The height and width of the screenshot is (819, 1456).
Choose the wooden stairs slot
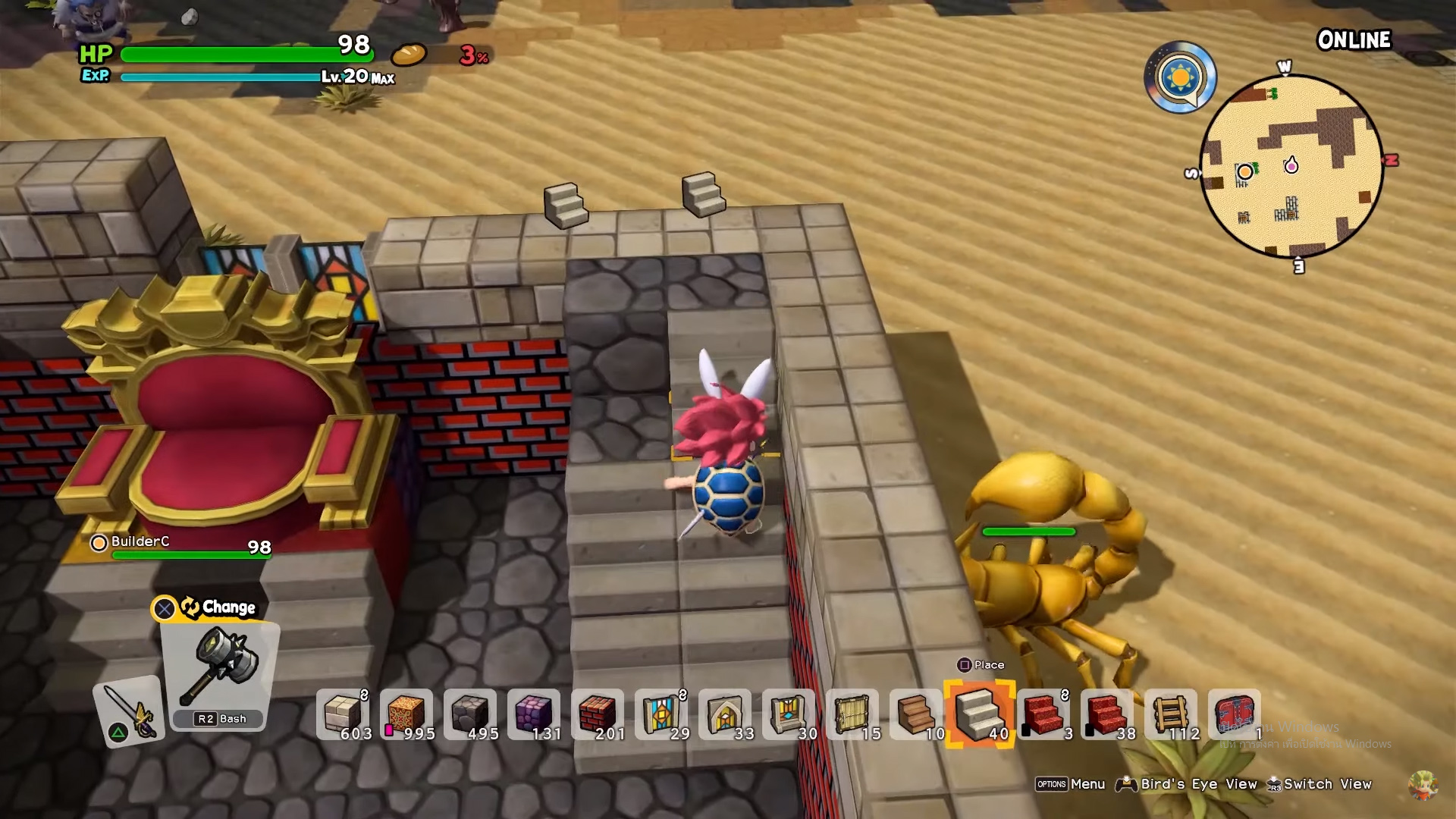[916, 714]
